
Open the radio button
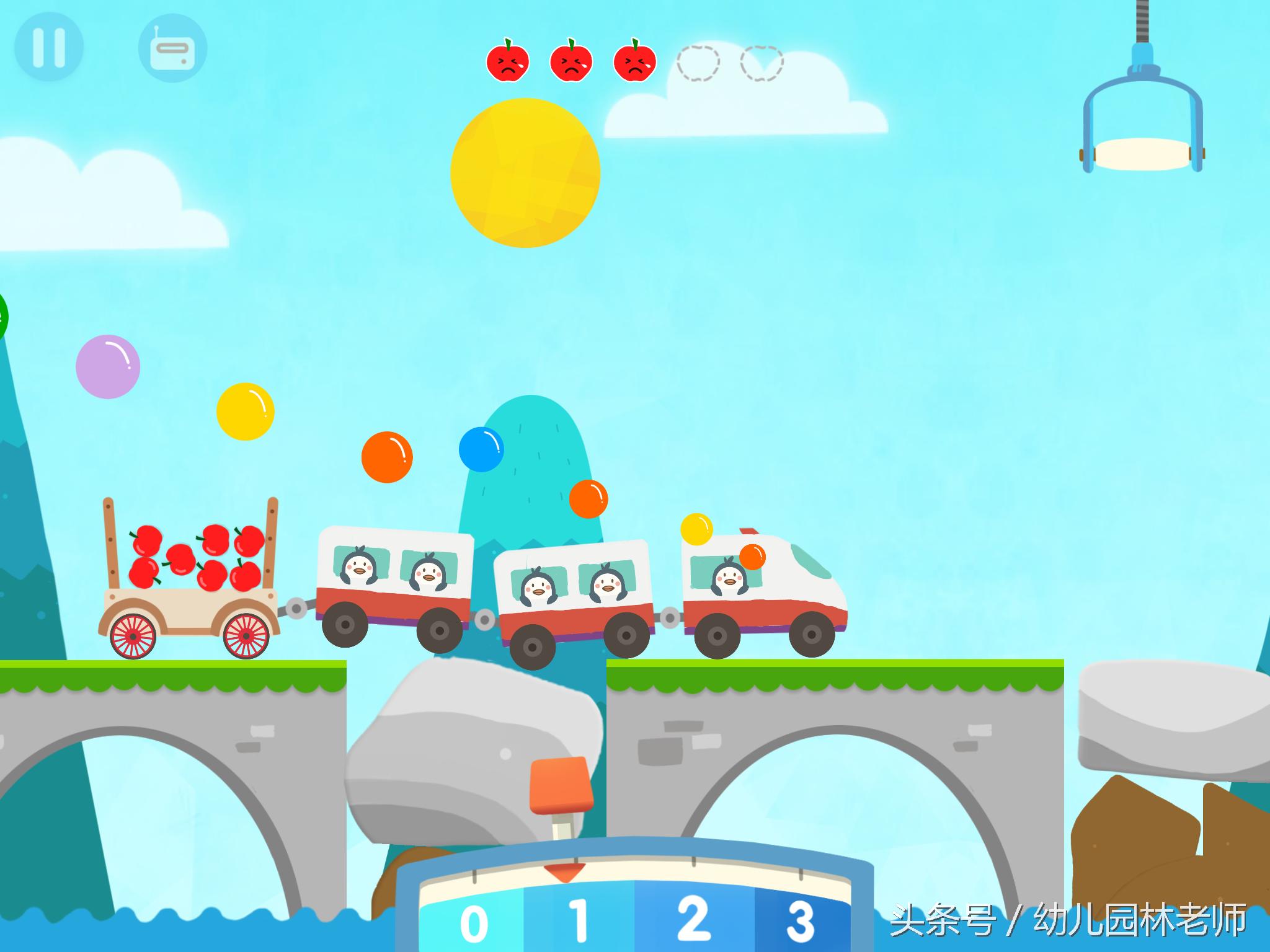[x=172, y=49]
